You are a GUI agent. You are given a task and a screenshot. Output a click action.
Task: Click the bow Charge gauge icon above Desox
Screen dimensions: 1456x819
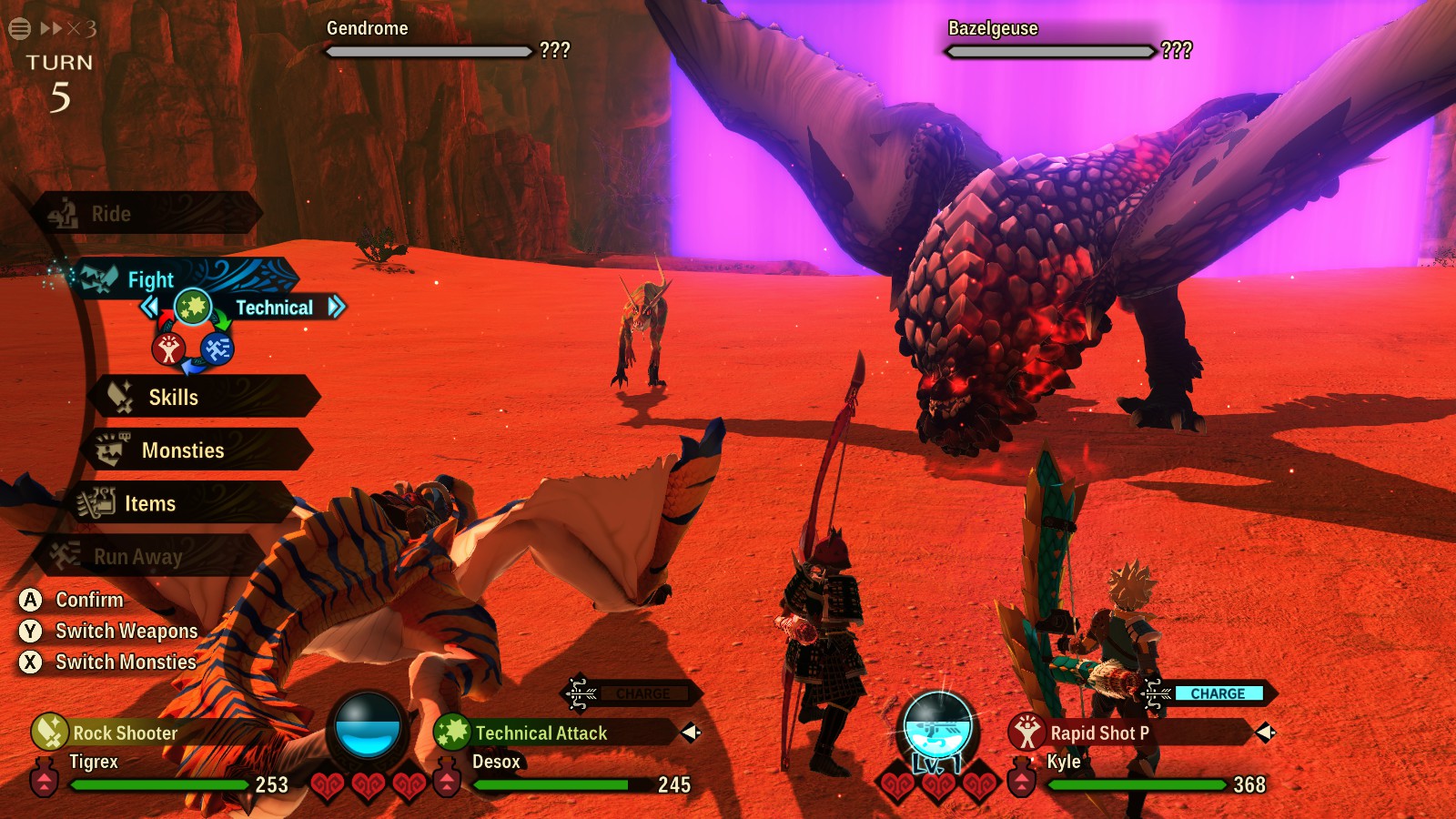579,693
